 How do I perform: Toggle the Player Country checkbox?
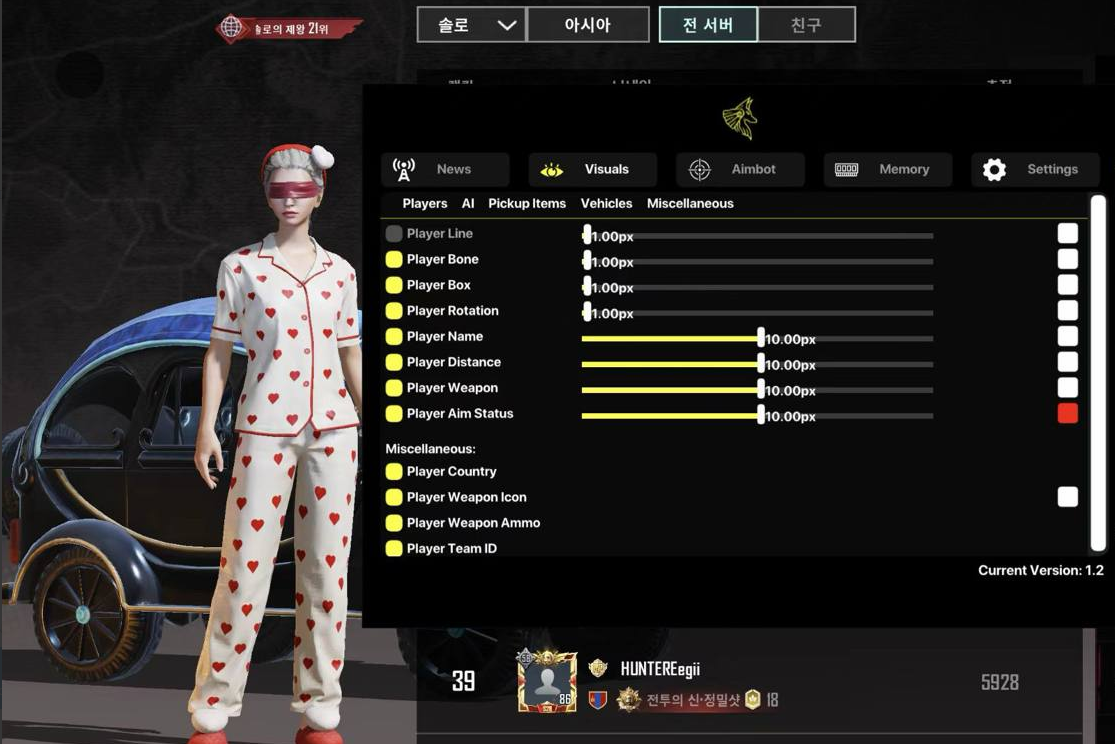coord(394,471)
